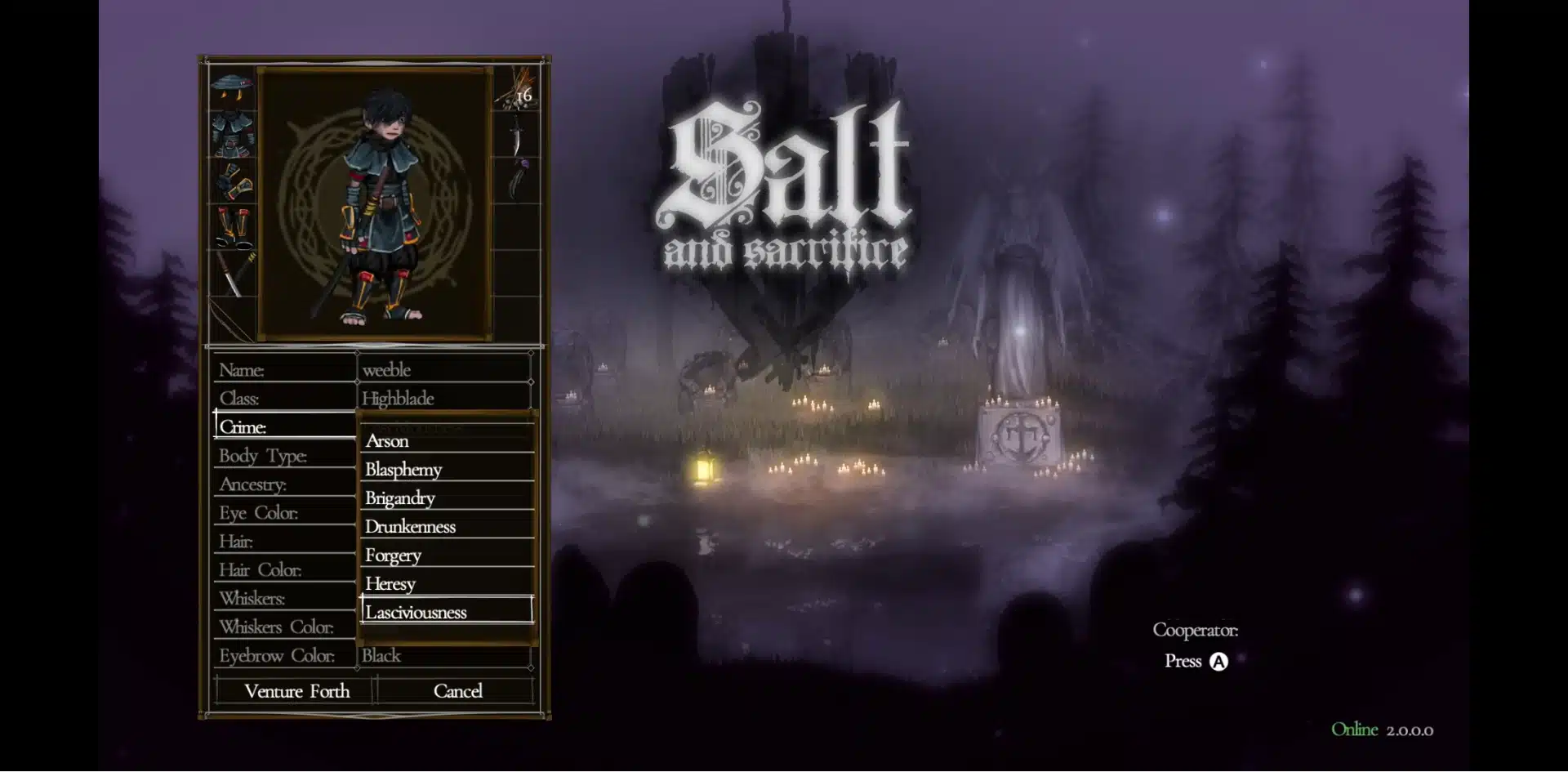Click the character preview portrait
Viewport: 1568px width, 772px height.
[x=375, y=204]
